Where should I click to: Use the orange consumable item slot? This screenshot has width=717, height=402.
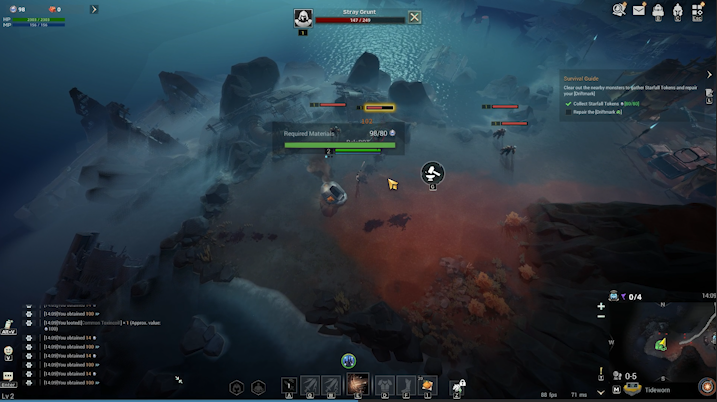click(428, 385)
